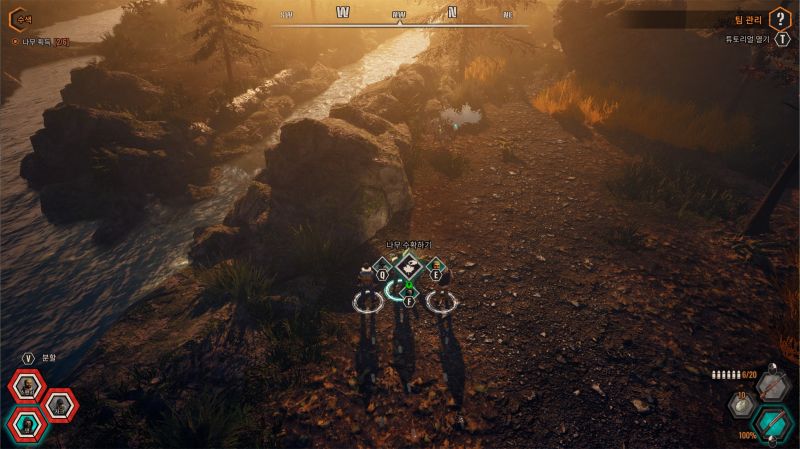Click the compass bar at the top

tap(399, 14)
